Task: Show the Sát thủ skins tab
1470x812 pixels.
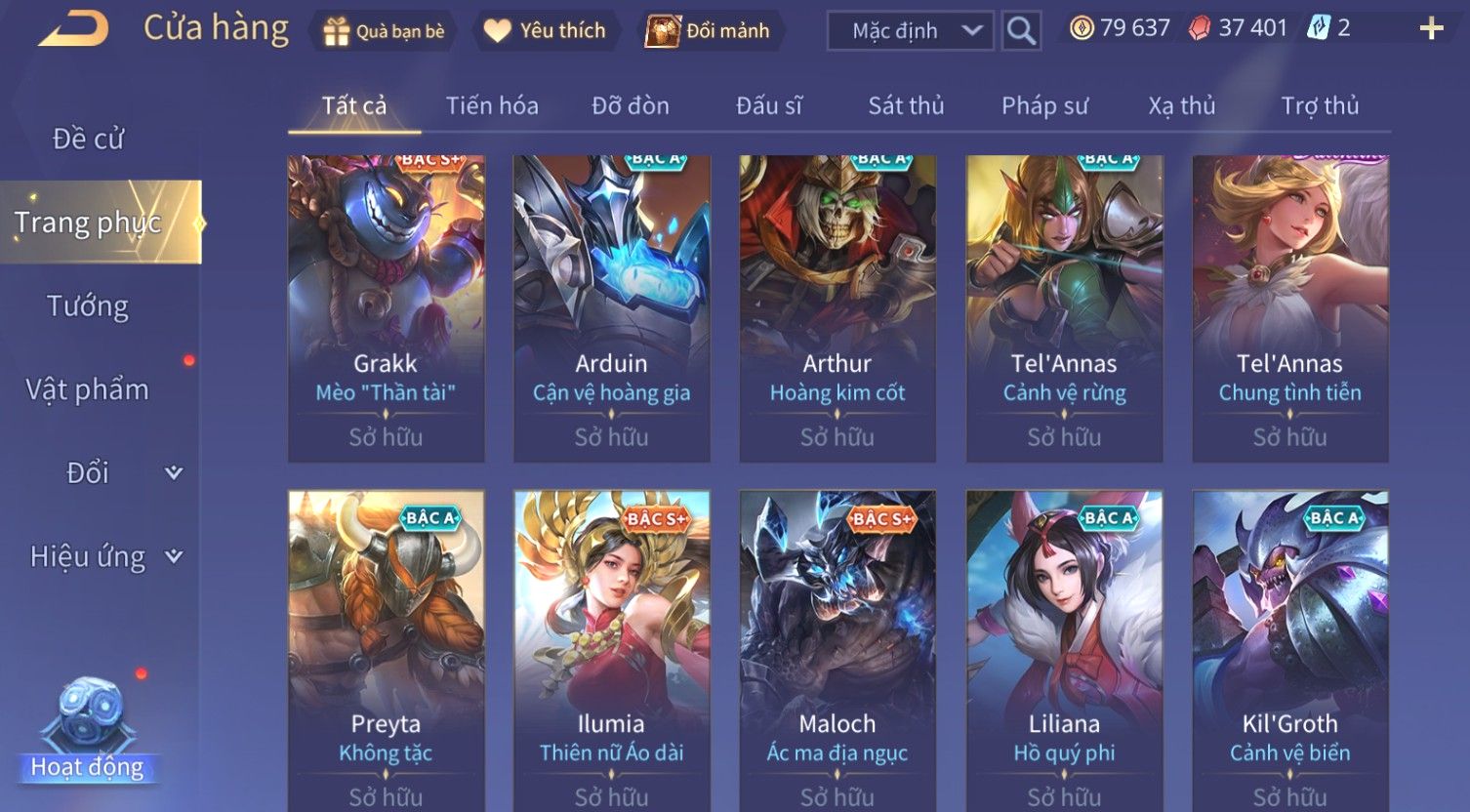Action: [x=906, y=105]
